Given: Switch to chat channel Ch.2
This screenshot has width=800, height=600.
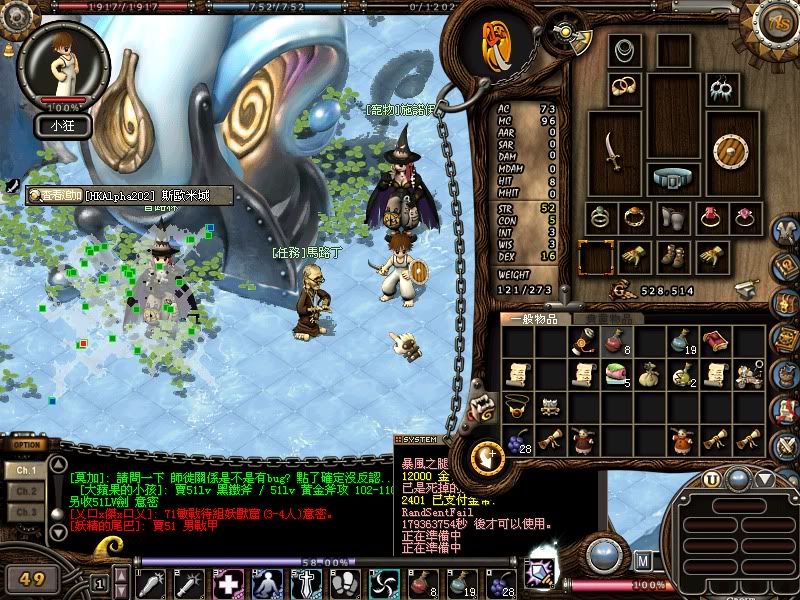Looking at the screenshot, I should (26, 491).
